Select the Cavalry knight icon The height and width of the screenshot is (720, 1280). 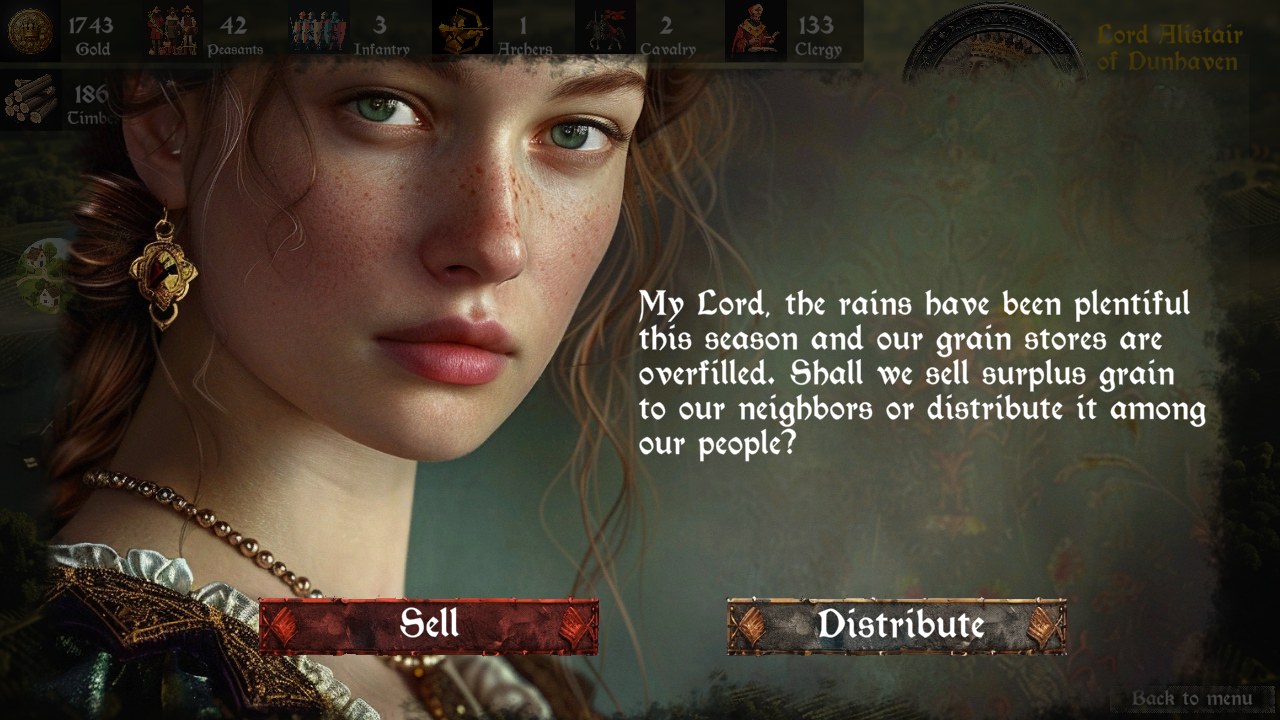pyautogui.click(x=607, y=27)
